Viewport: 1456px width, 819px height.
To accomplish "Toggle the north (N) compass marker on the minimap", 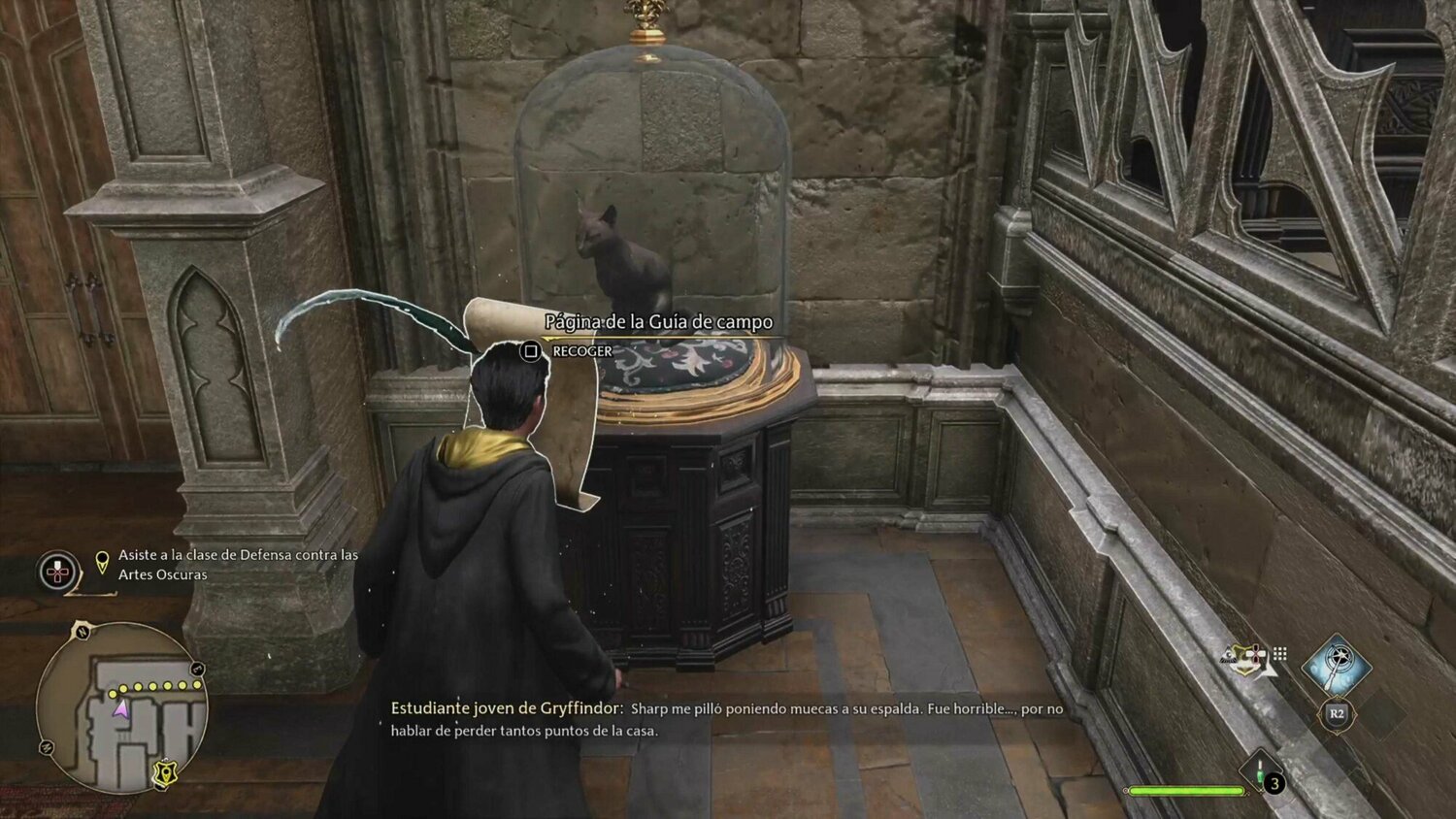I will coord(82,632).
